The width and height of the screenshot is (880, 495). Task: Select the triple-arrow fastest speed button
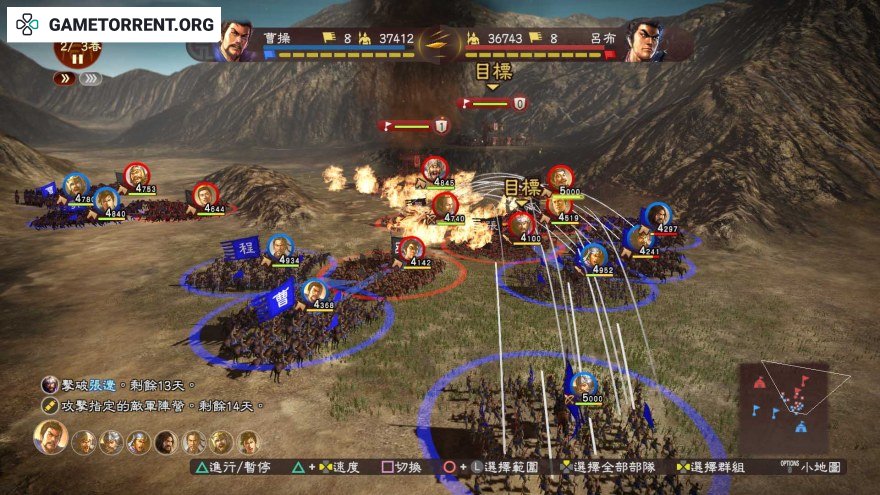(90, 78)
